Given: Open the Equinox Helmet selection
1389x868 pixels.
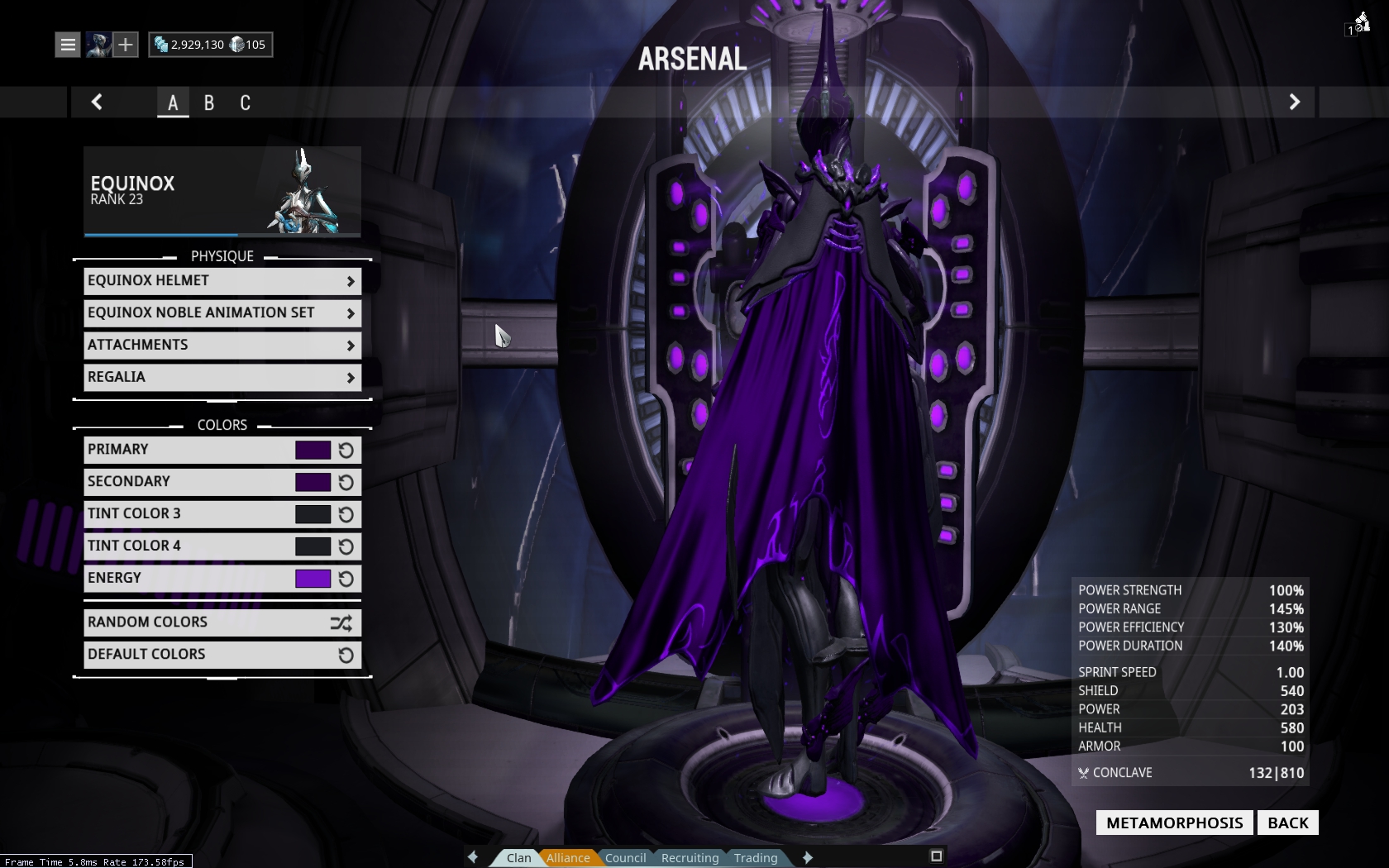Looking at the screenshot, I should point(222,281).
